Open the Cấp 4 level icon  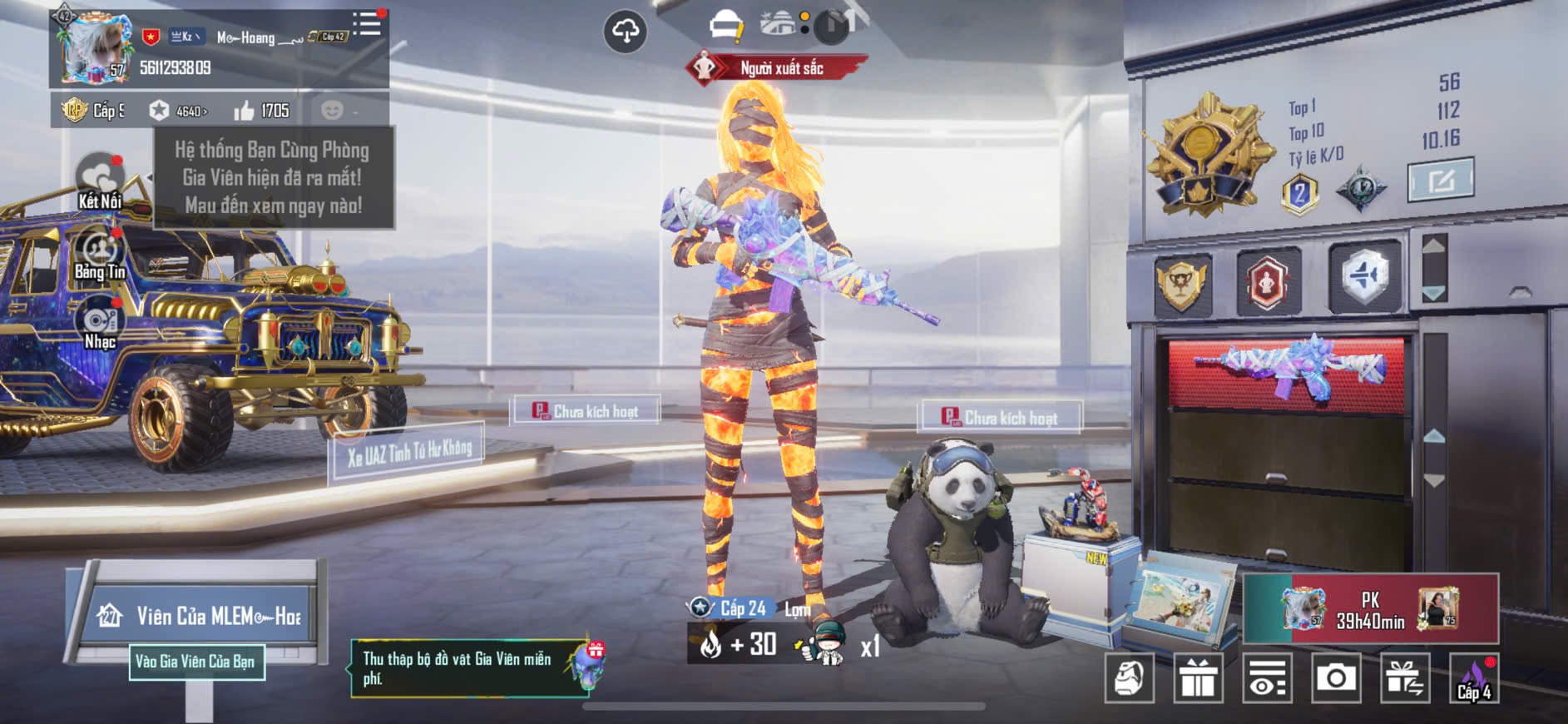click(x=1474, y=678)
